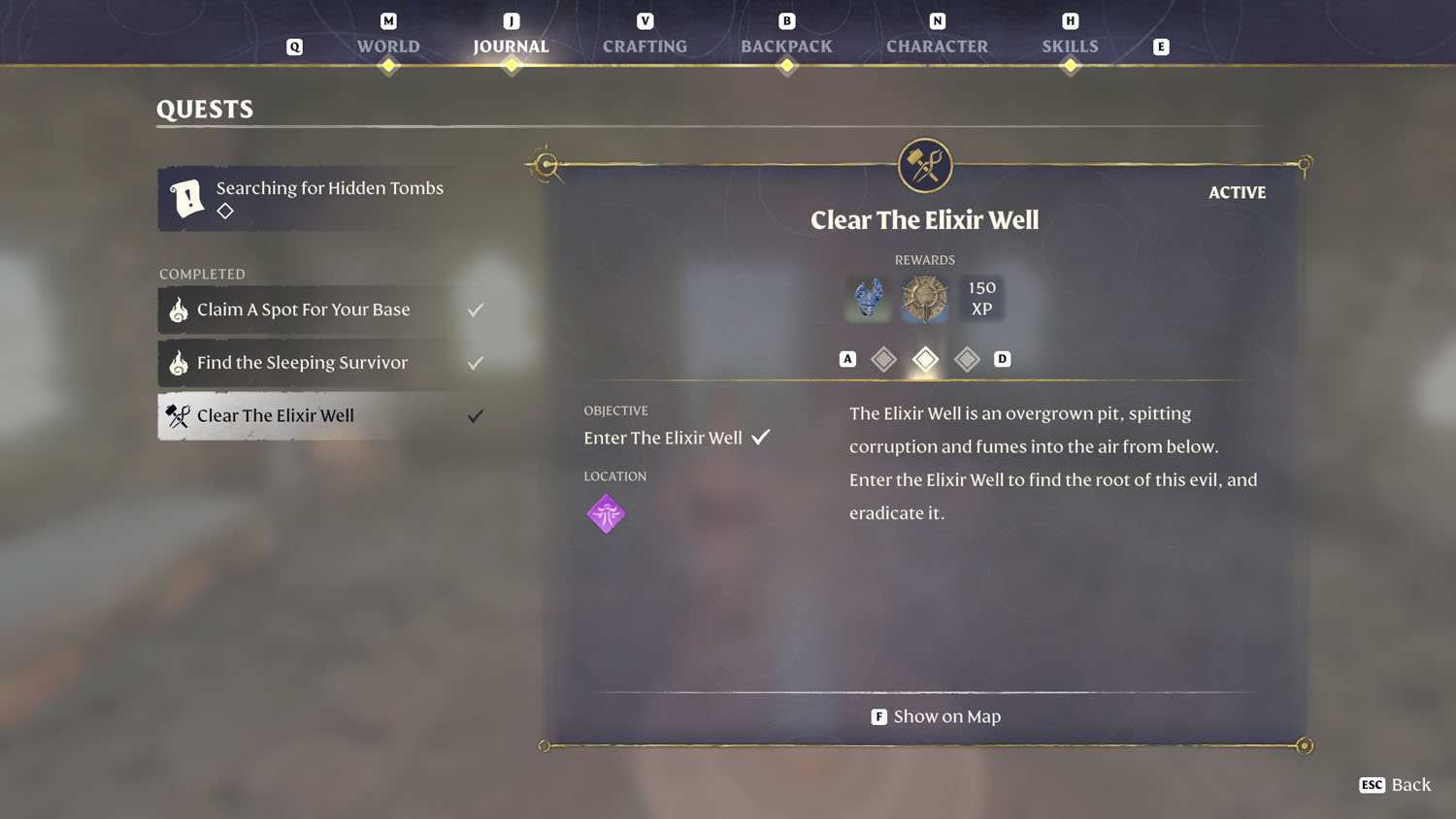Select the blue reward item thumbnail
1456x819 pixels.
(867, 298)
